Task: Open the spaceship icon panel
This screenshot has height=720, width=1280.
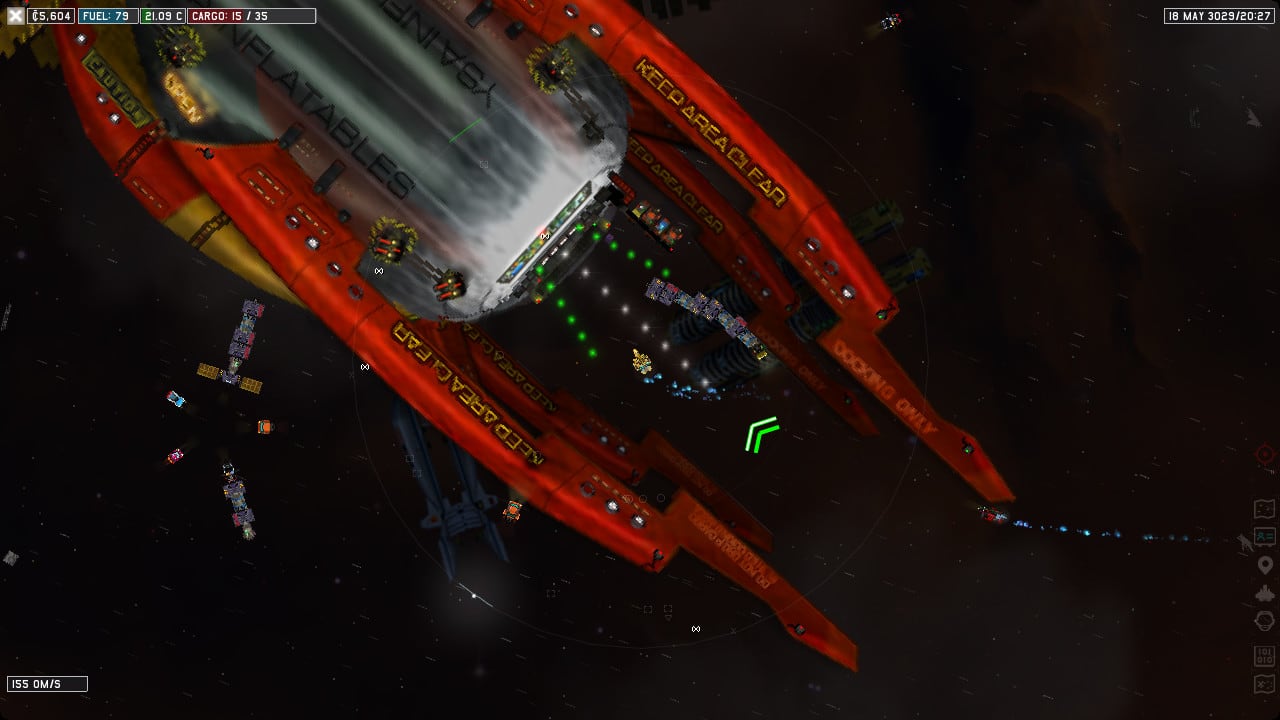Action: (x=1264, y=594)
